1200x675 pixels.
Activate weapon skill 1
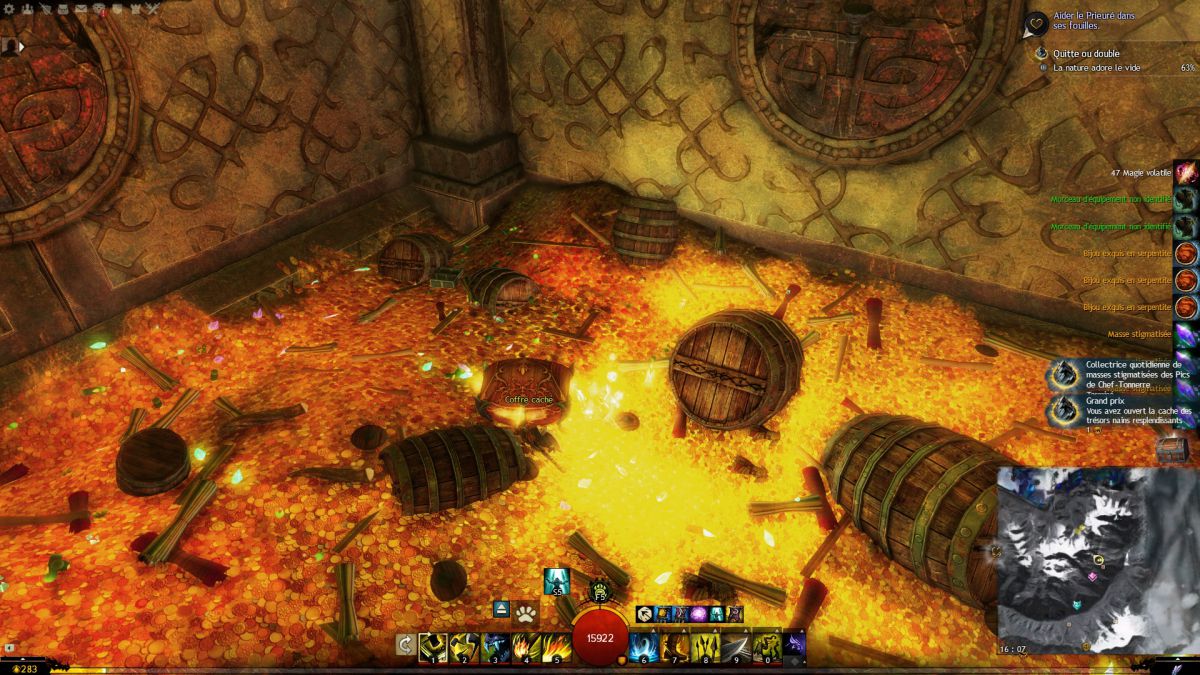(433, 647)
